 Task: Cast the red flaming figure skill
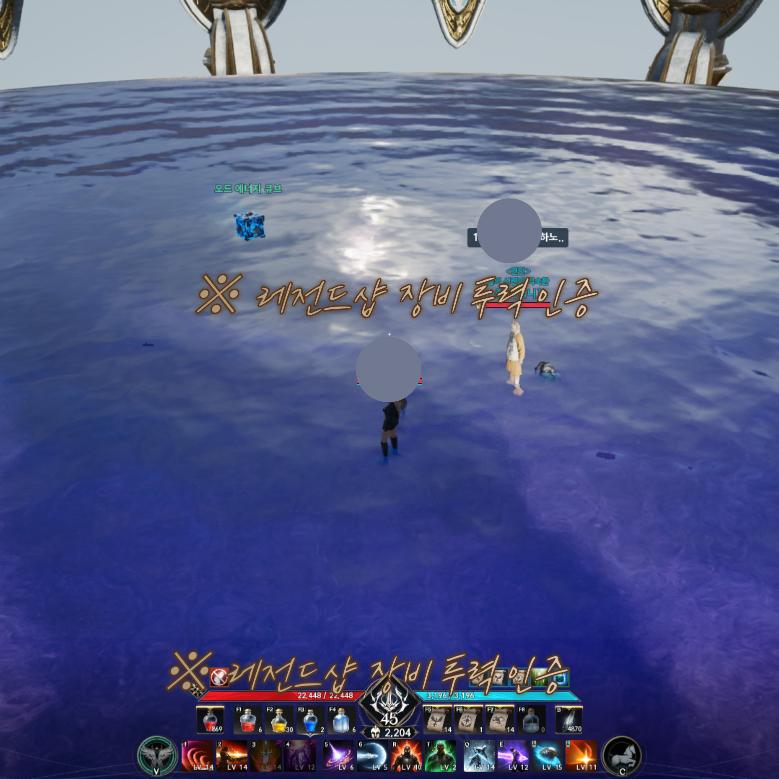pyautogui.click(x=406, y=755)
